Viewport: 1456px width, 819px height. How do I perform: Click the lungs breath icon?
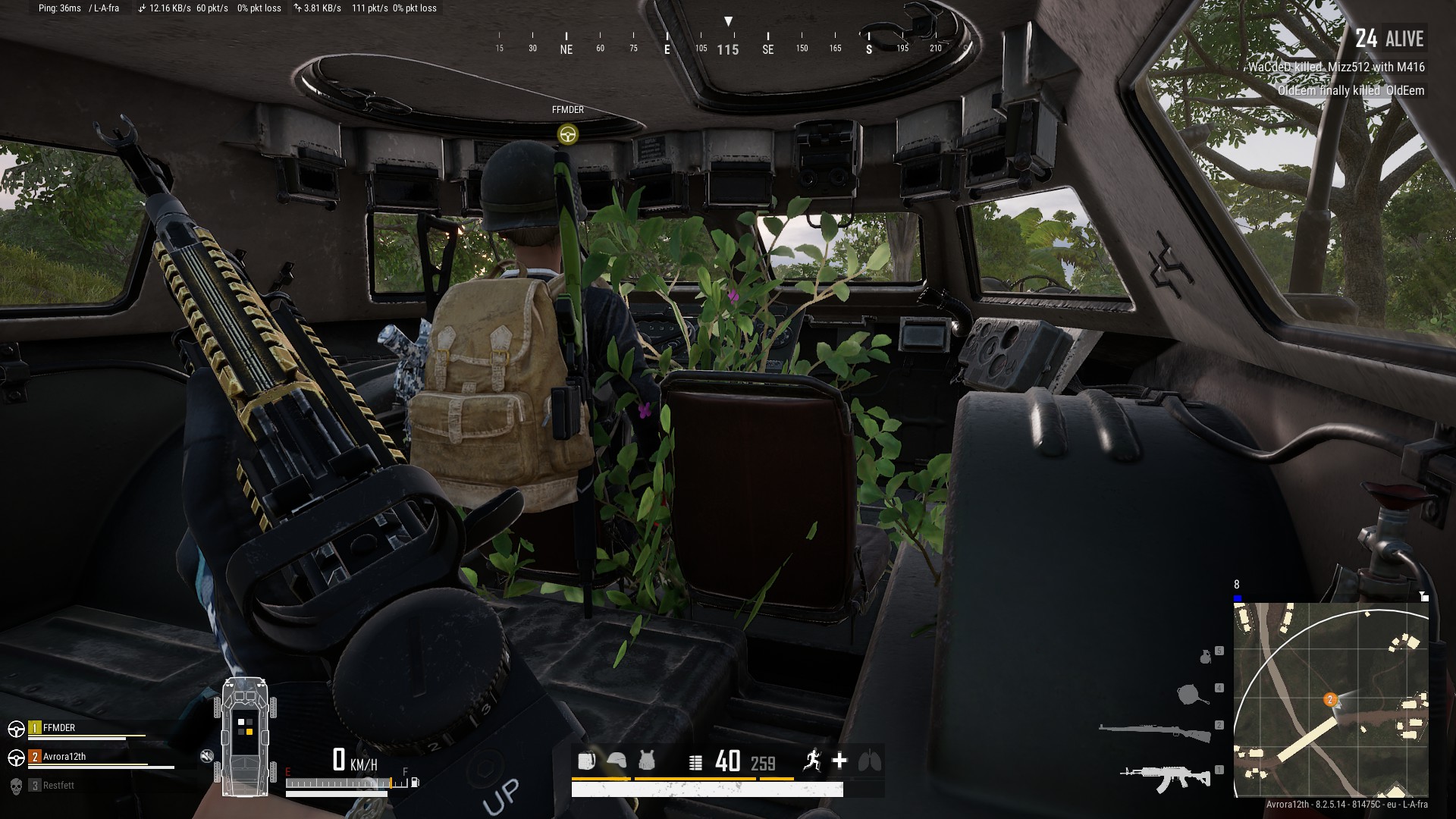870,761
